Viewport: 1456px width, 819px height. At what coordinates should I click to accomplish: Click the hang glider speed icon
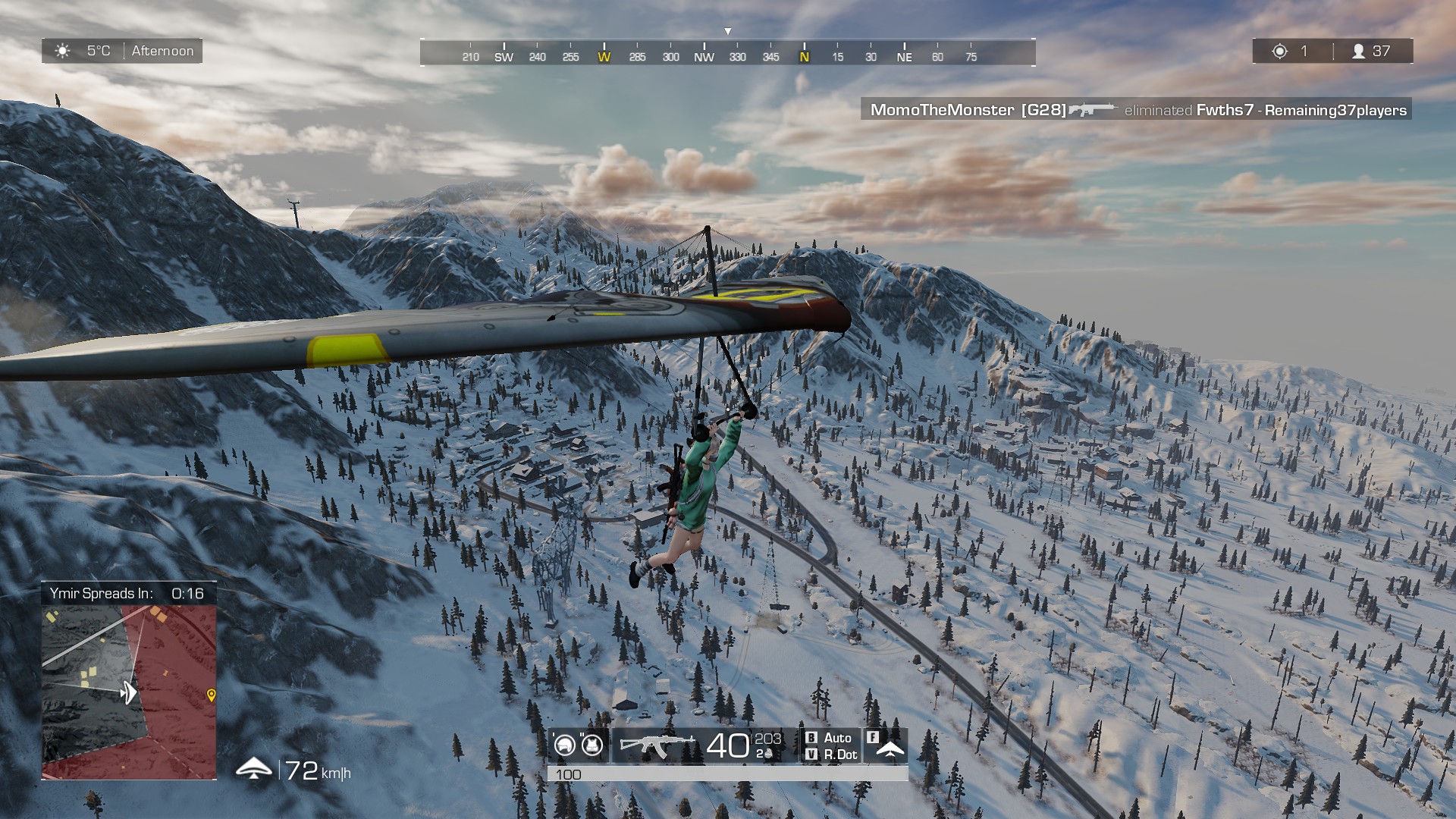click(253, 769)
